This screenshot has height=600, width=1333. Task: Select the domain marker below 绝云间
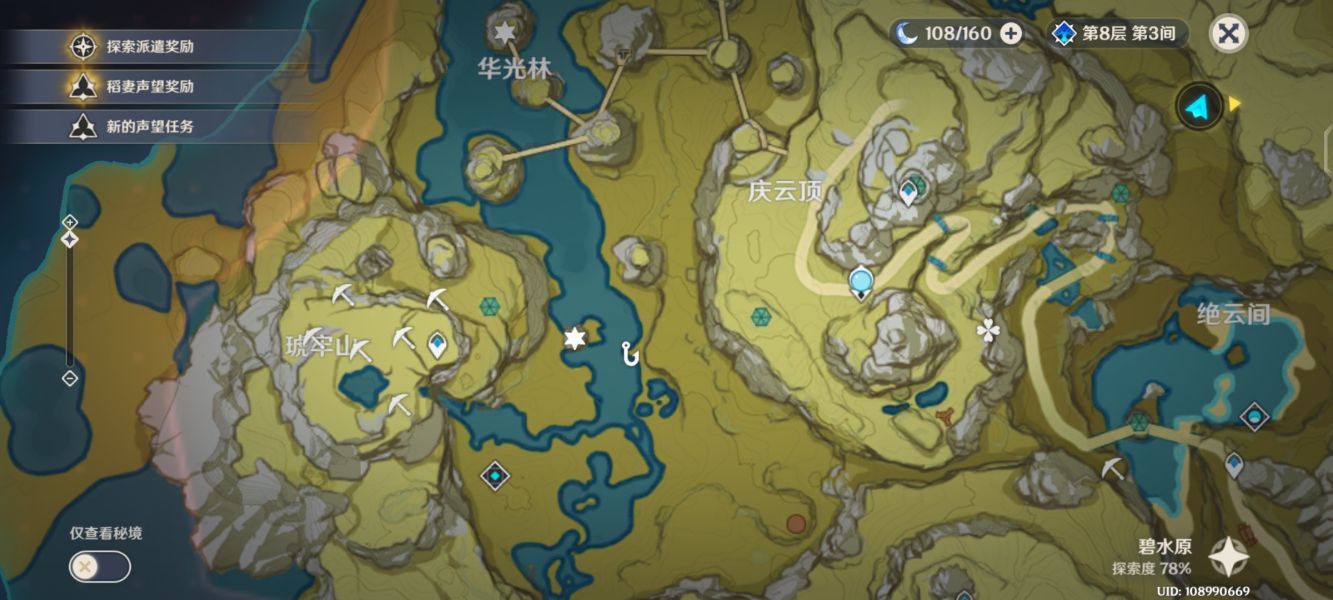pyautogui.click(x=1254, y=415)
